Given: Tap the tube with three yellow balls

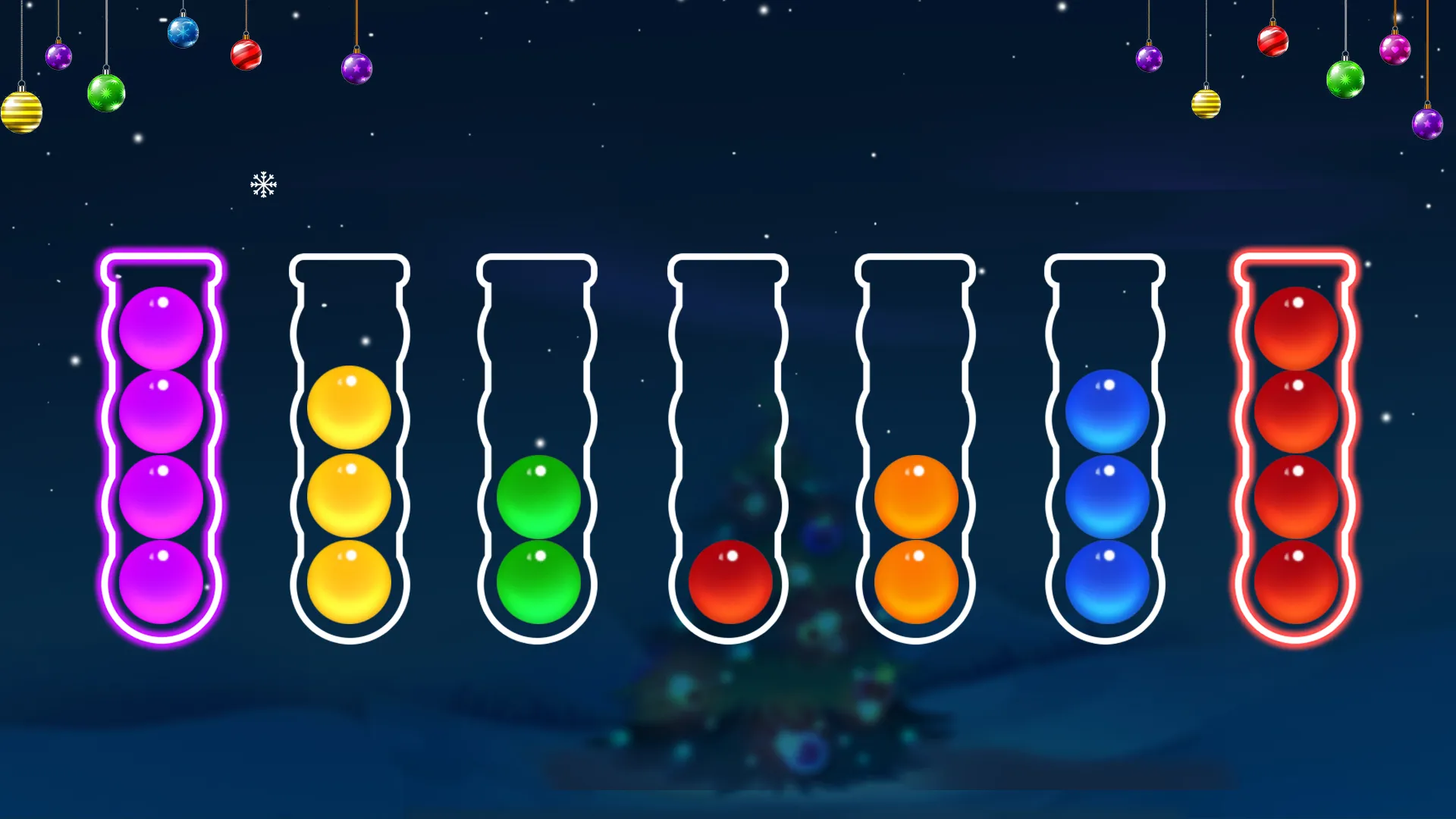Looking at the screenshot, I should 349,449.
